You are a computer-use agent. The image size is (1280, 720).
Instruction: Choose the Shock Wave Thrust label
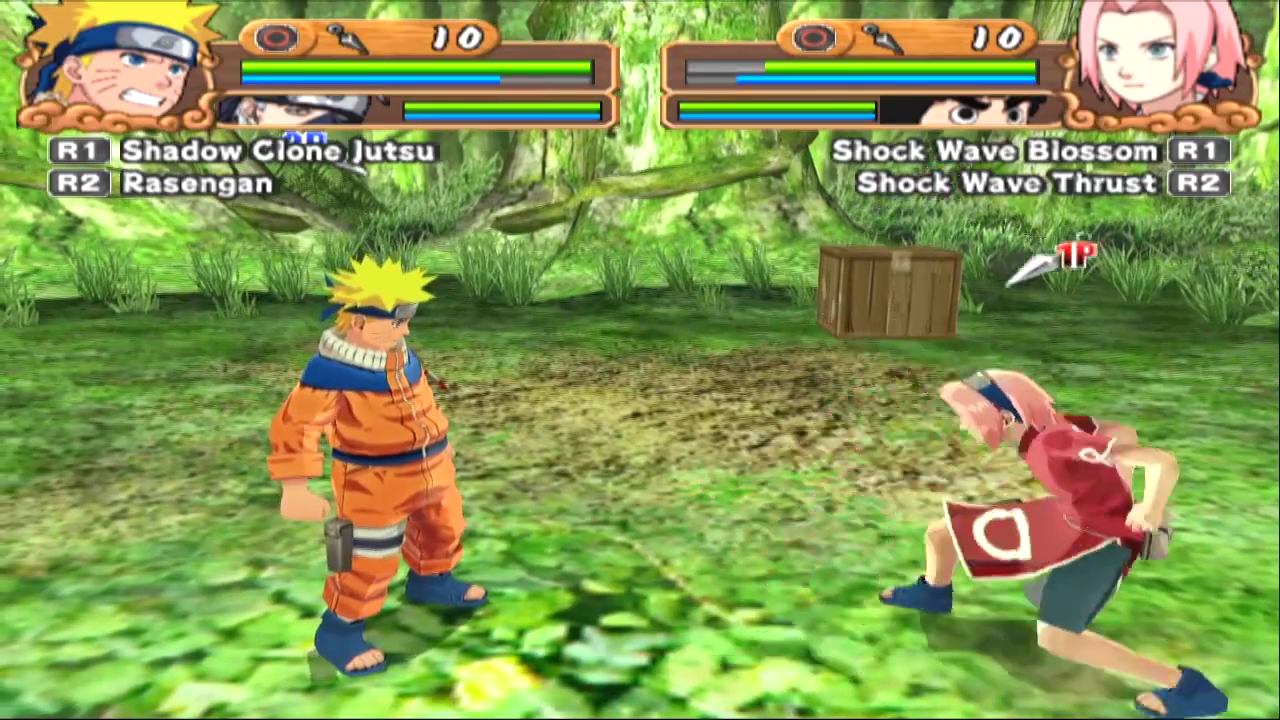tap(1007, 183)
